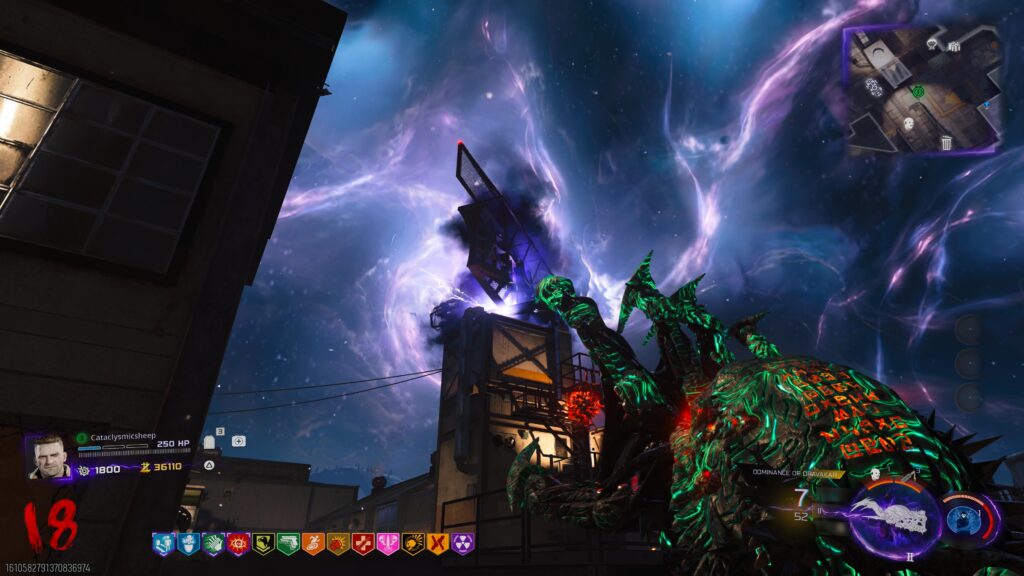
Task: Click the purple radiation-symbol perk icon
Action: (463, 544)
